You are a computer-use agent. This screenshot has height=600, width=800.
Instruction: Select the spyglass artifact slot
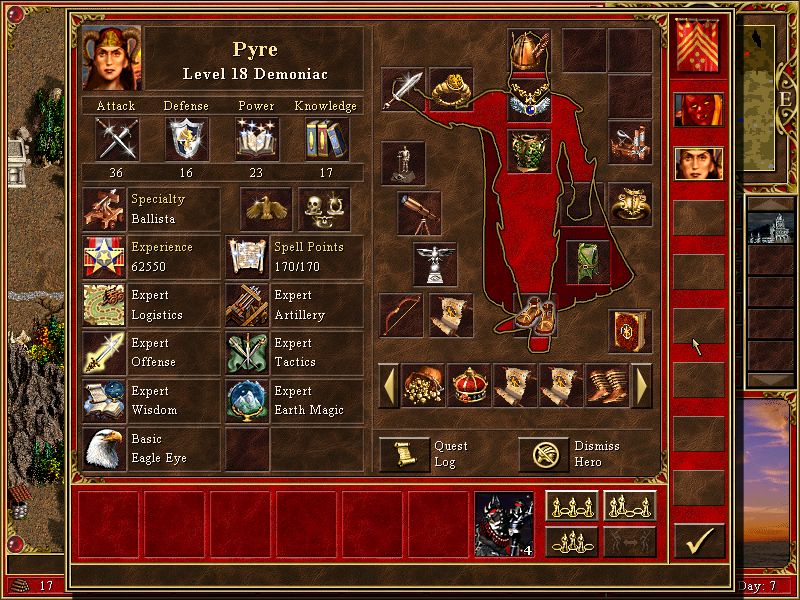pos(418,212)
